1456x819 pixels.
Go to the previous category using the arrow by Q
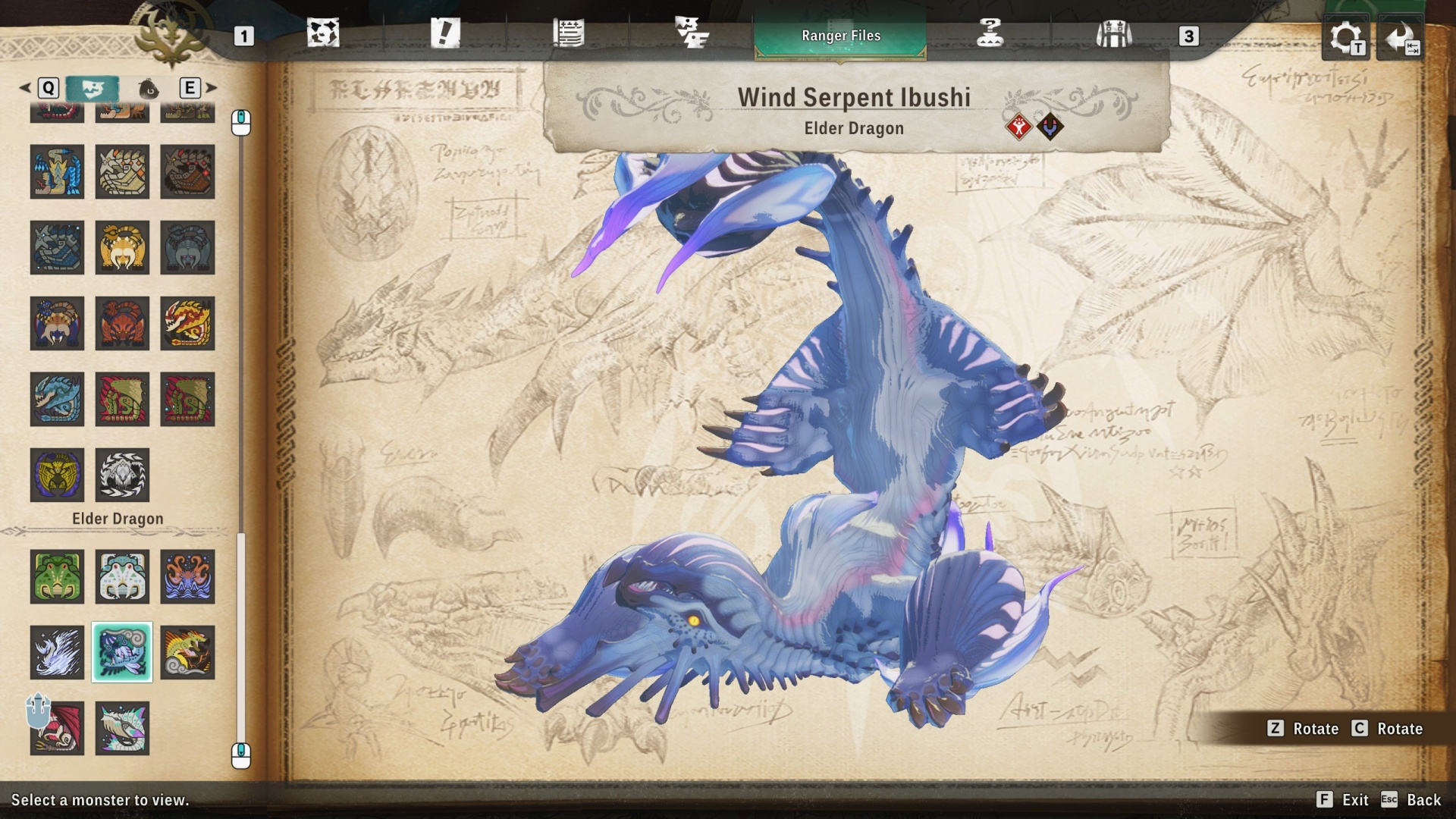pyautogui.click(x=26, y=88)
